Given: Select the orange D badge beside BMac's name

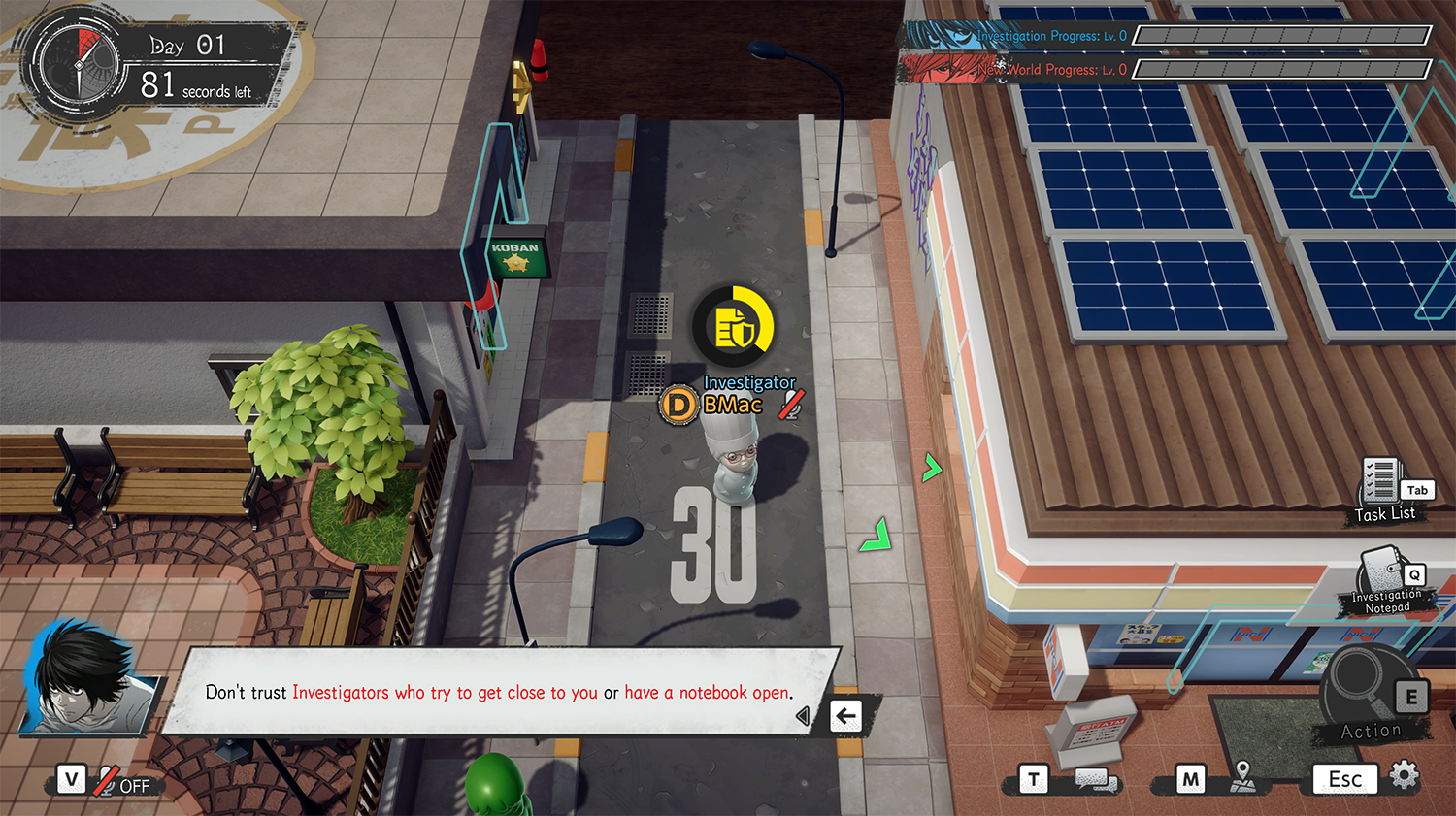Looking at the screenshot, I should tap(679, 404).
